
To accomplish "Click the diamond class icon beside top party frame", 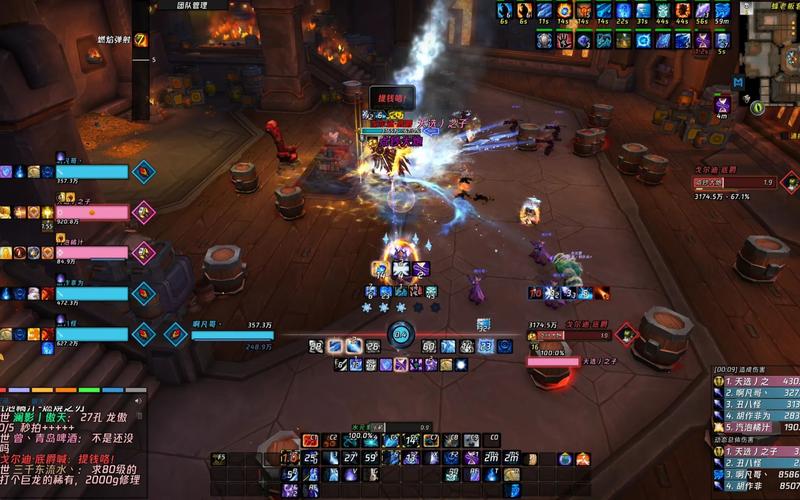I will (x=143, y=171).
